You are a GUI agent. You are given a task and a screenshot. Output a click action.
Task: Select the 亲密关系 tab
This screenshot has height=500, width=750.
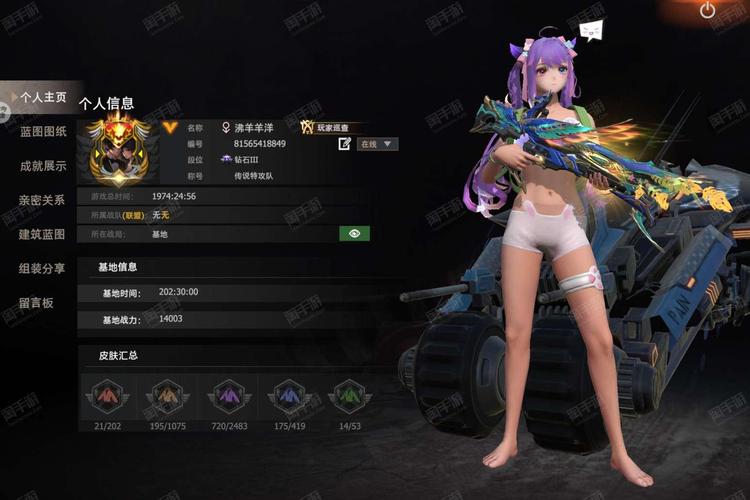pos(42,200)
